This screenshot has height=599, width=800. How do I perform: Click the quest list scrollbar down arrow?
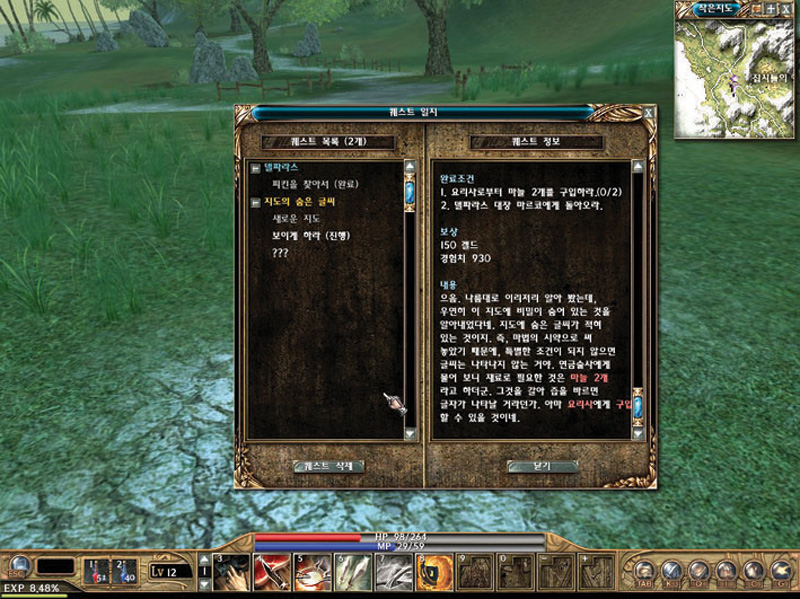[410, 433]
